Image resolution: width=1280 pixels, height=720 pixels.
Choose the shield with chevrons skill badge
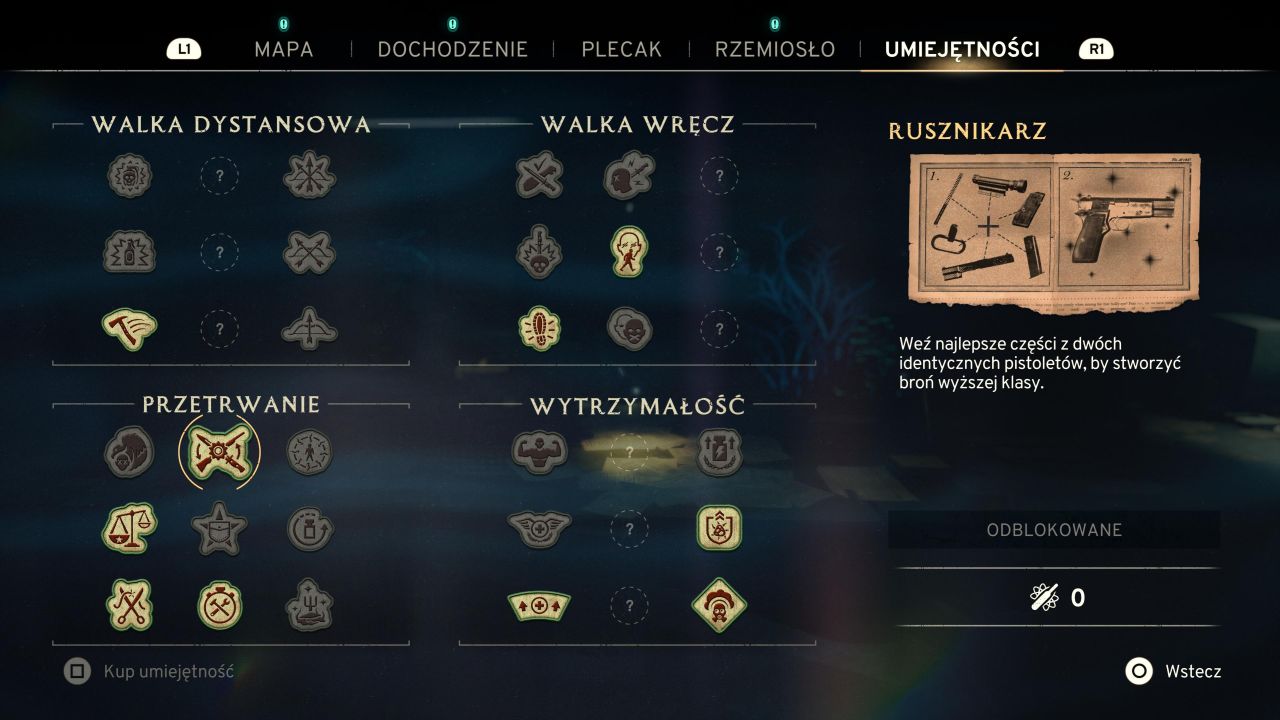pos(719,528)
